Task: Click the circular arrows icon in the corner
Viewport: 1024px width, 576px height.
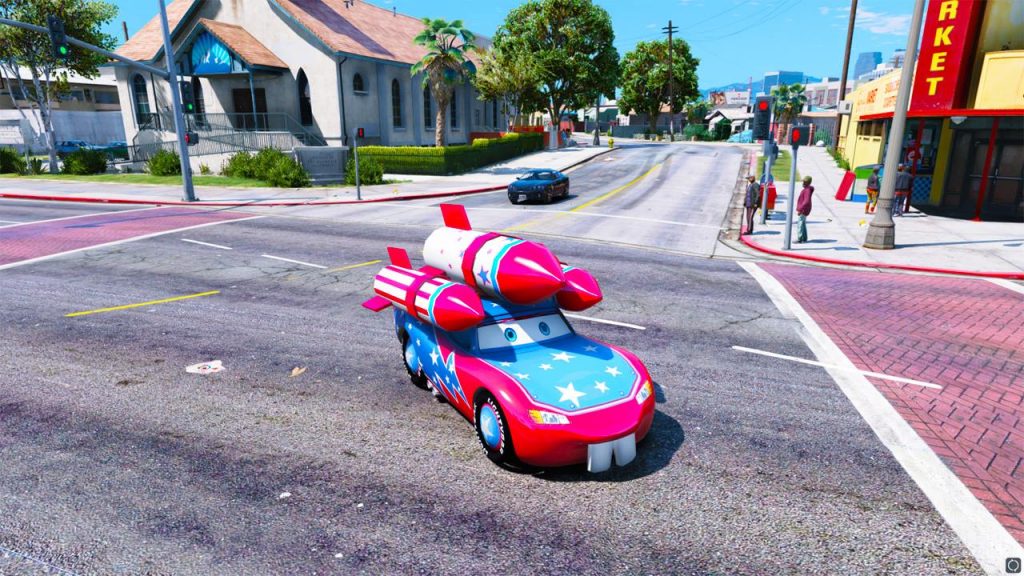Action: click(x=1013, y=565)
